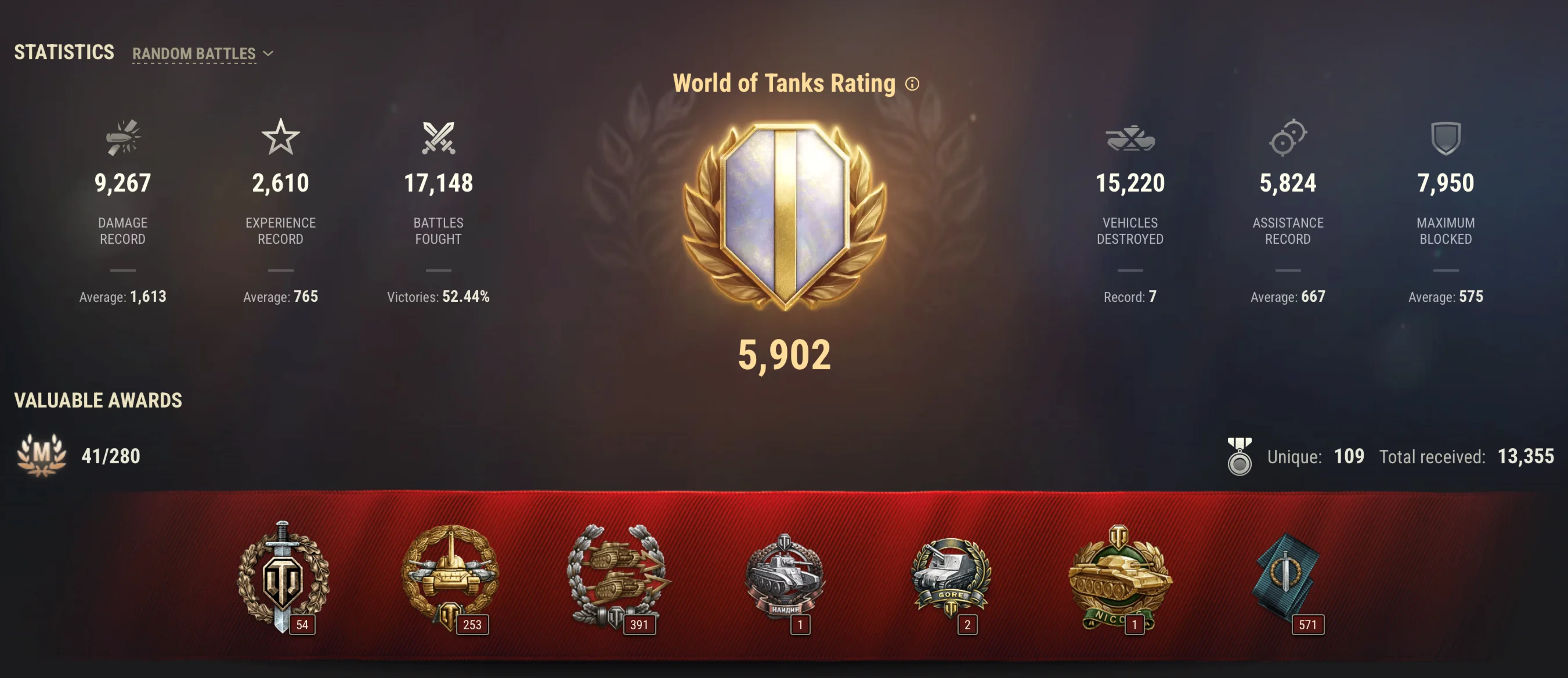Expand the battle mode selector chevron

[268, 53]
